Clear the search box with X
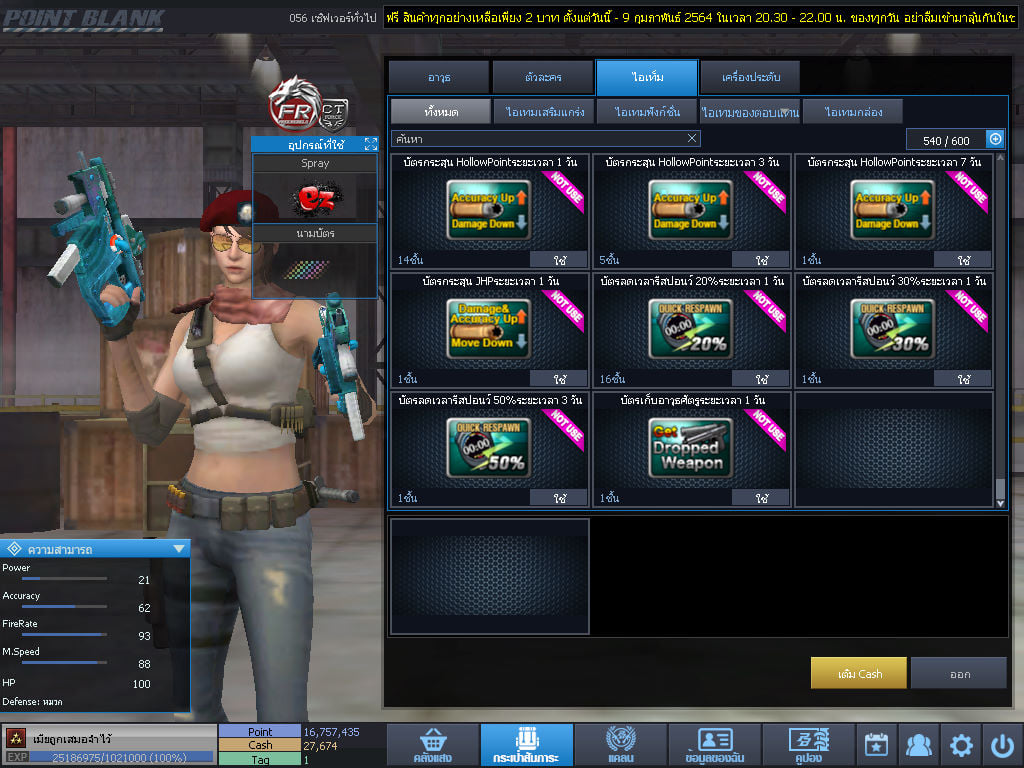 tap(692, 138)
